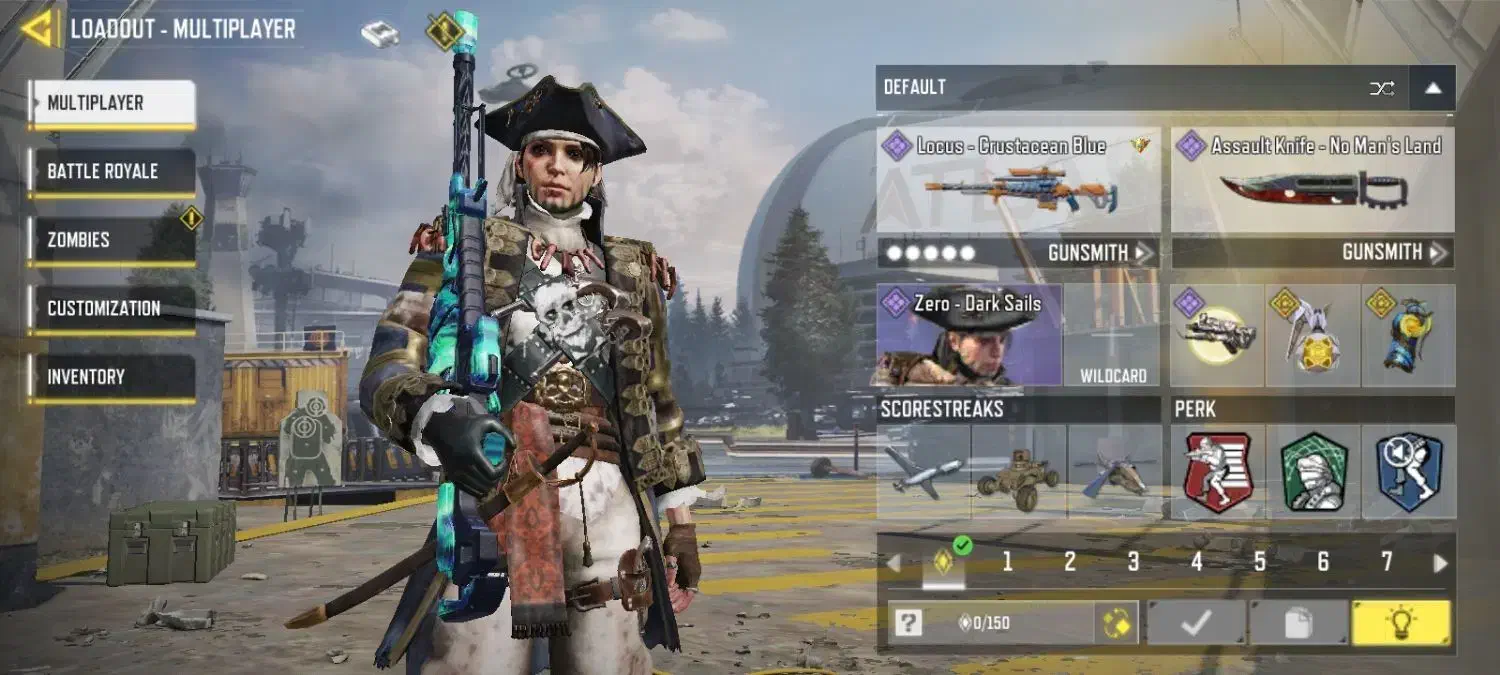Screen dimensions: 1500x675
Task: Choose the Assault Knife - No Man's Land slot
Action: point(1312,180)
